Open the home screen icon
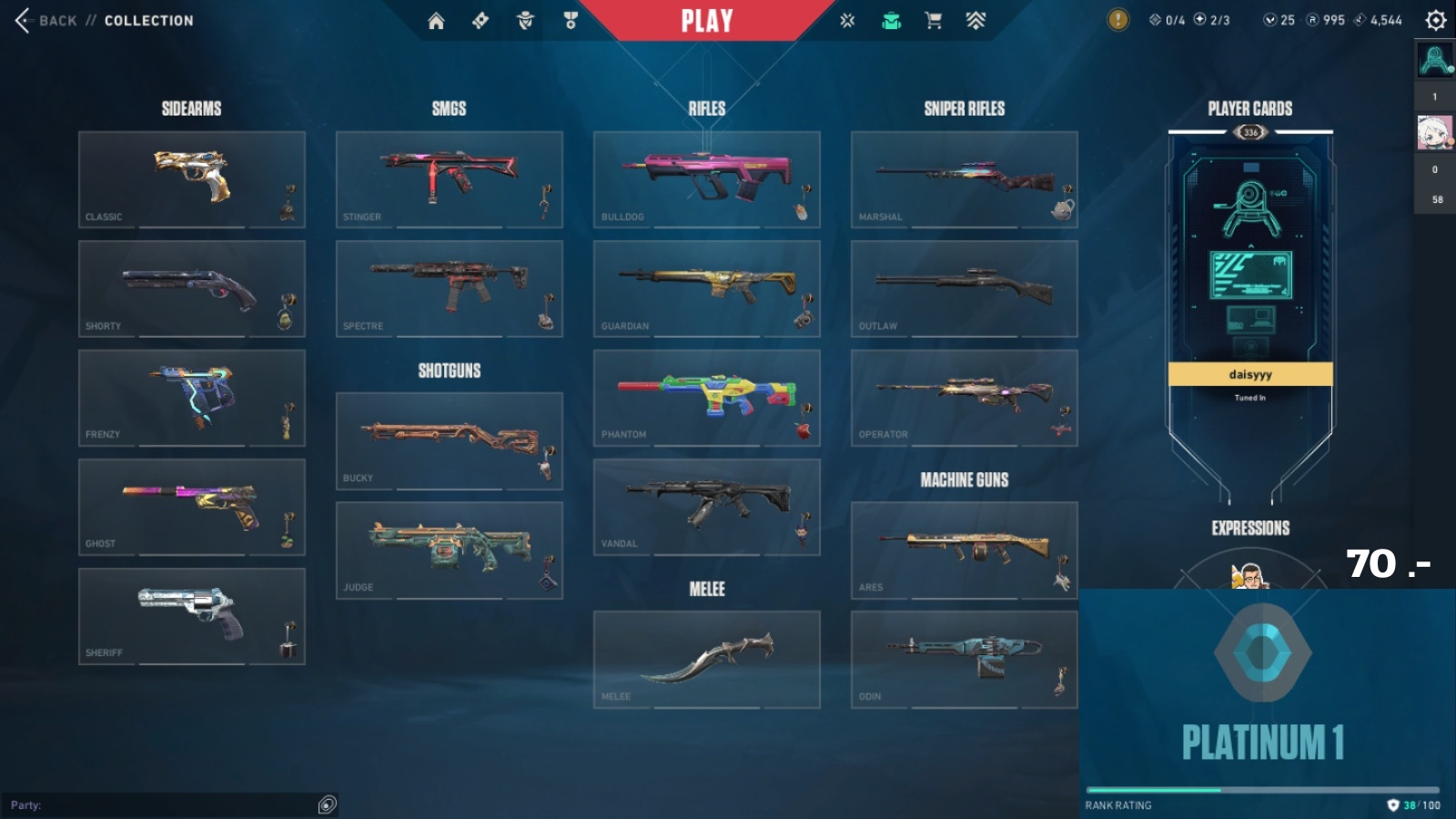This screenshot has height=819, width=1456. [436, 20]
